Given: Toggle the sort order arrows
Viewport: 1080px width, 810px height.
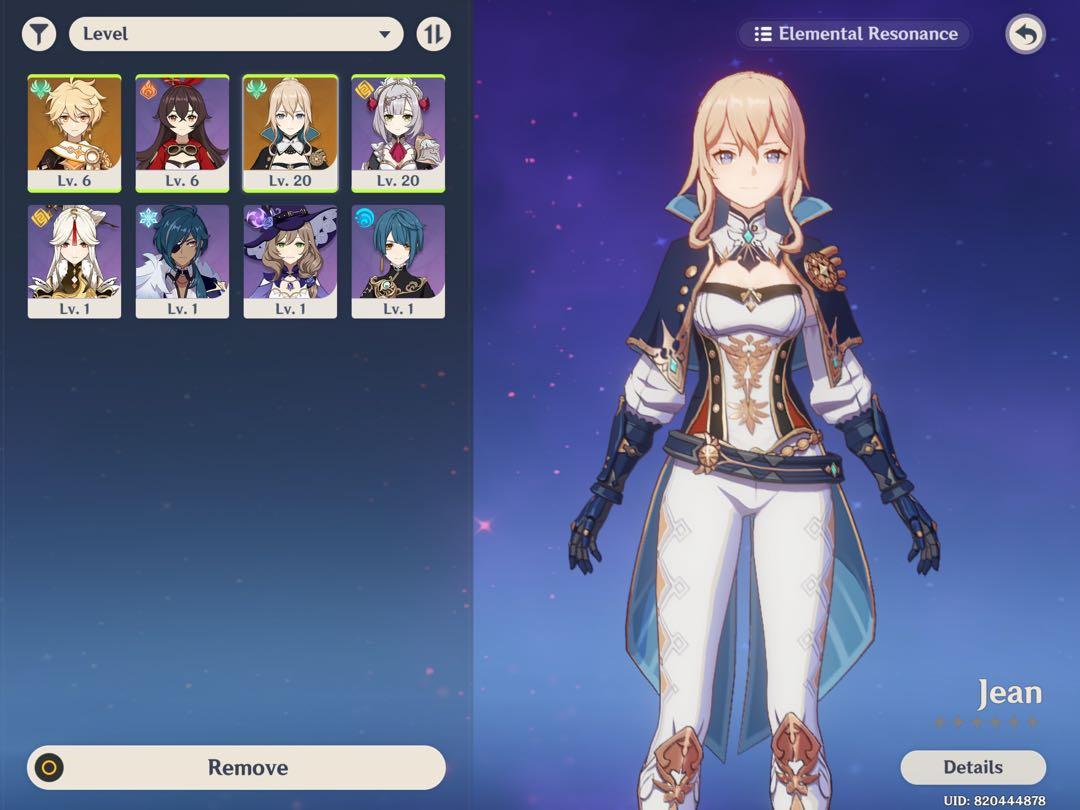Looking at the screenshot, I should click(433, 34).
